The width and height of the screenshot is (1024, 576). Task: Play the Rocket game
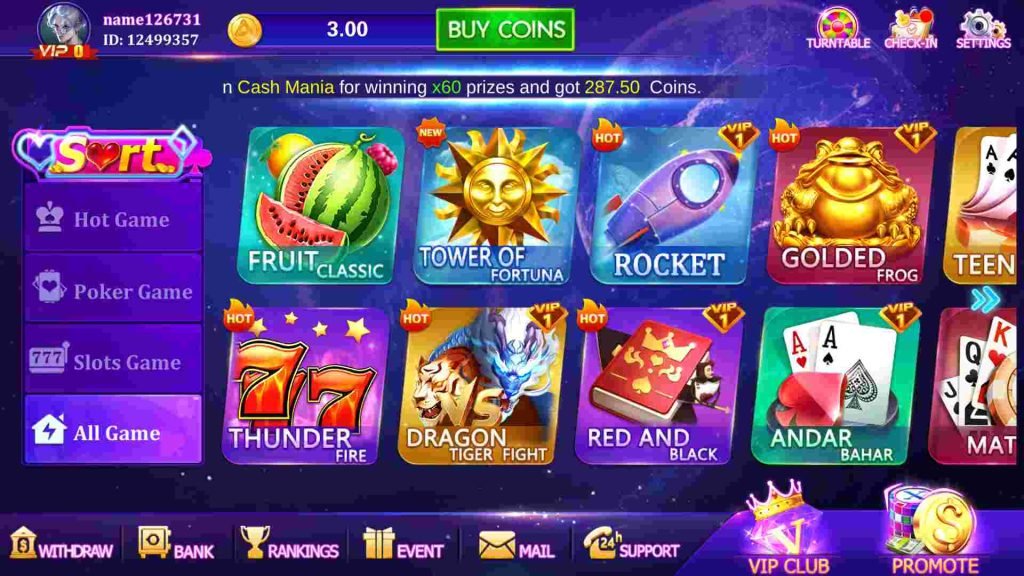(x=669, y=206)
